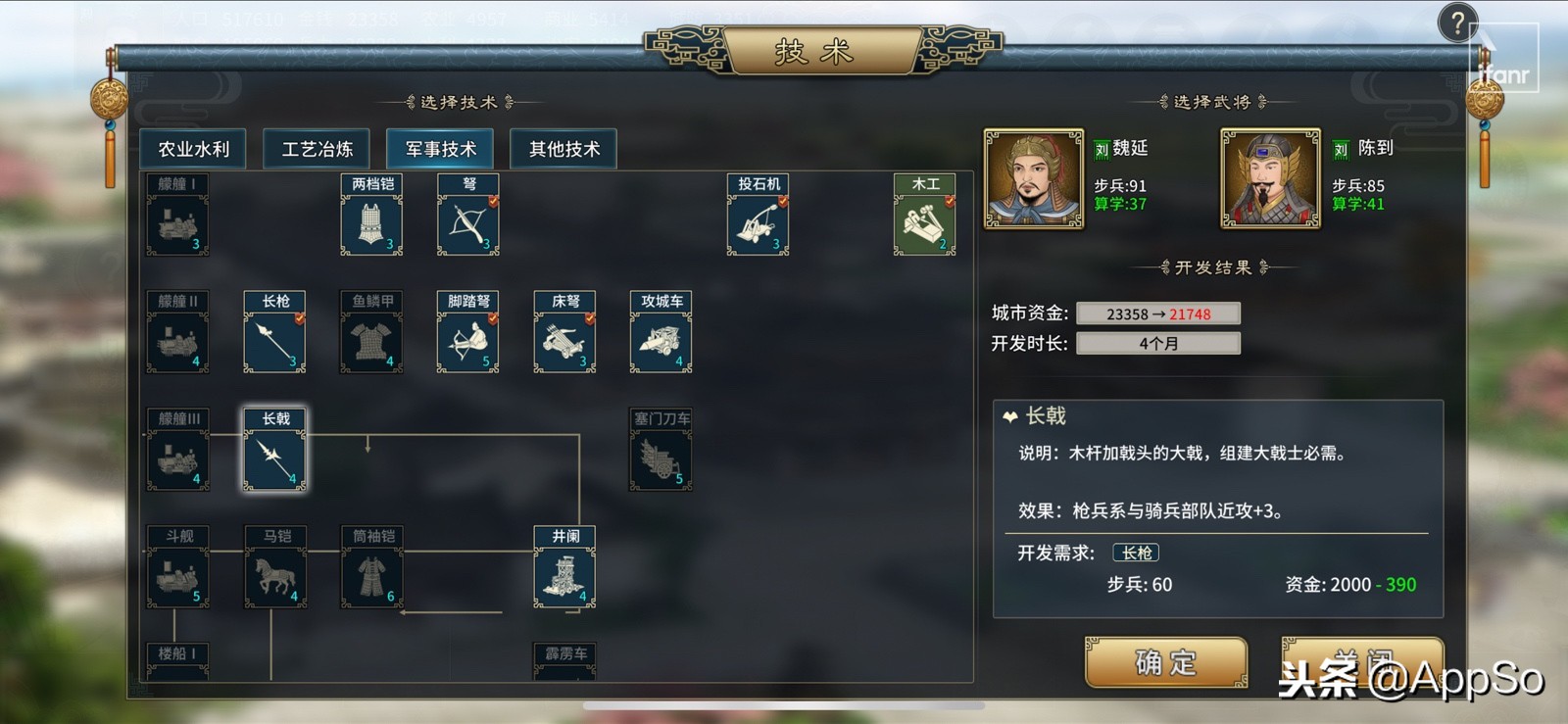Image resolution: width=1568 pixels, height=724 pixels.
Task: Open the 长戟 selected technology node
Action: click(x=274, y=451)
